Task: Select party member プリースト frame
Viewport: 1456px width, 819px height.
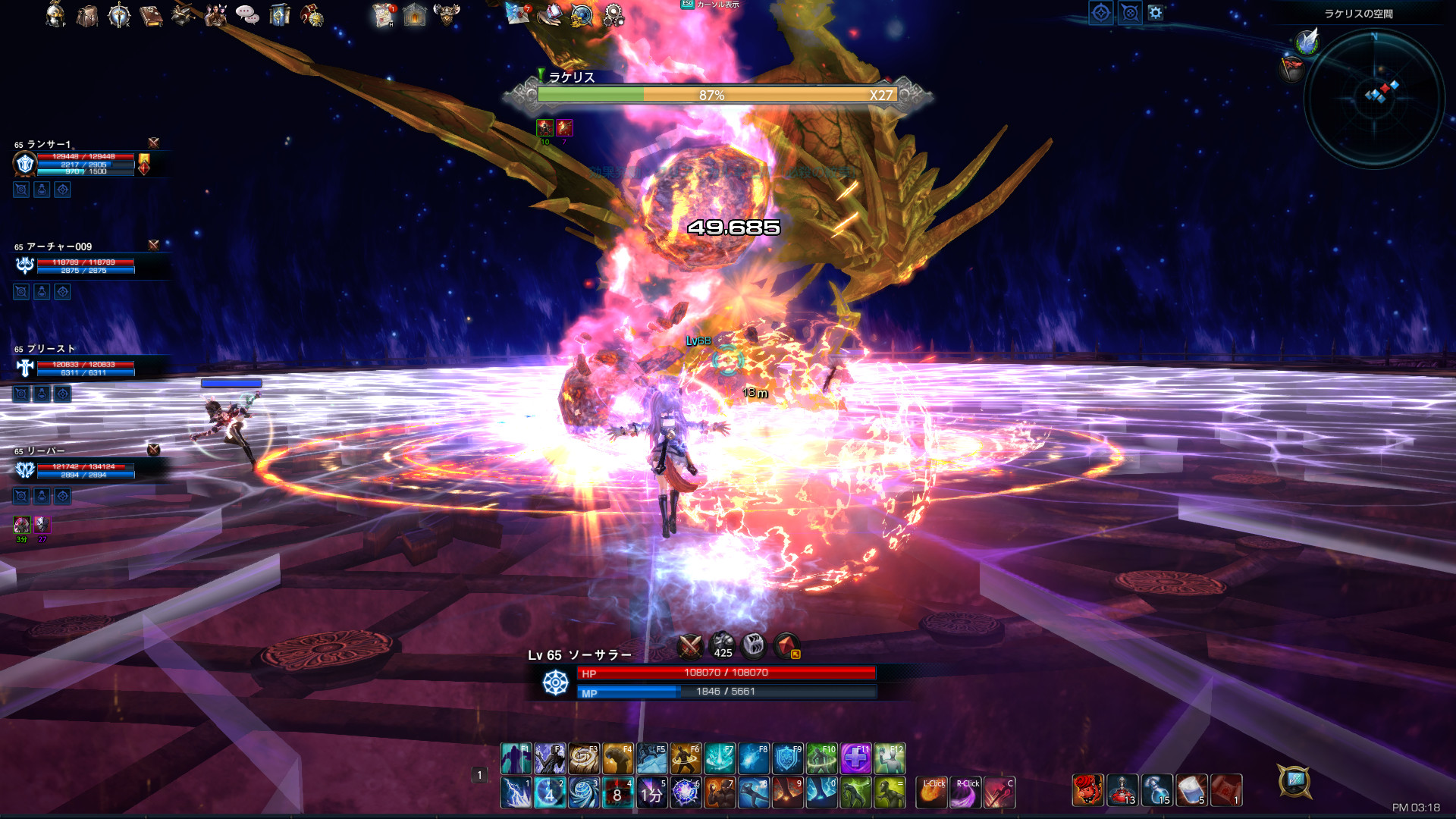Action: pyautogui.click(x=83, y=366)
